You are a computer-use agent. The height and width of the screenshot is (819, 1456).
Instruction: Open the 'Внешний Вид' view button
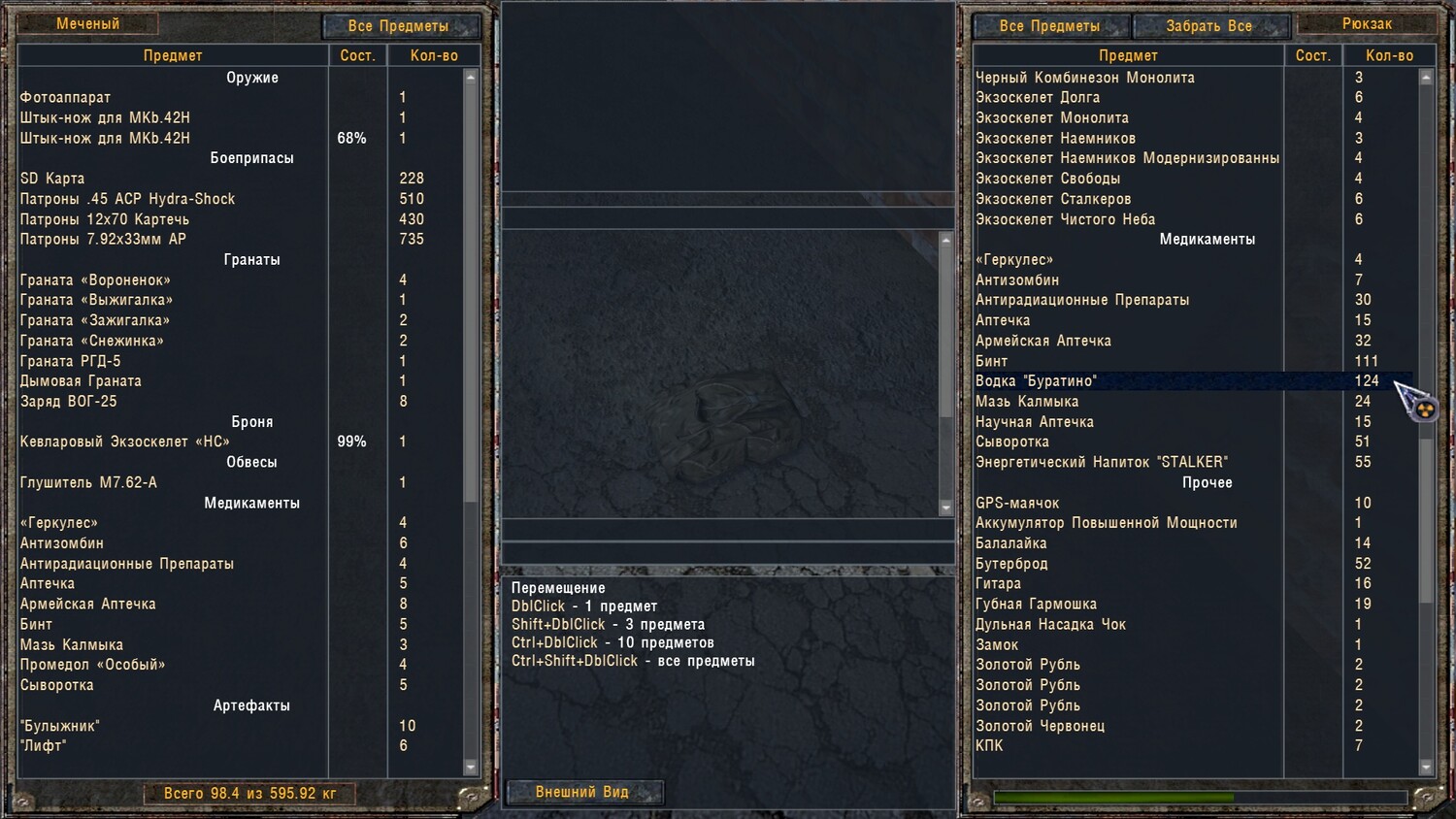pyautogui.click(x=582, y=793)
